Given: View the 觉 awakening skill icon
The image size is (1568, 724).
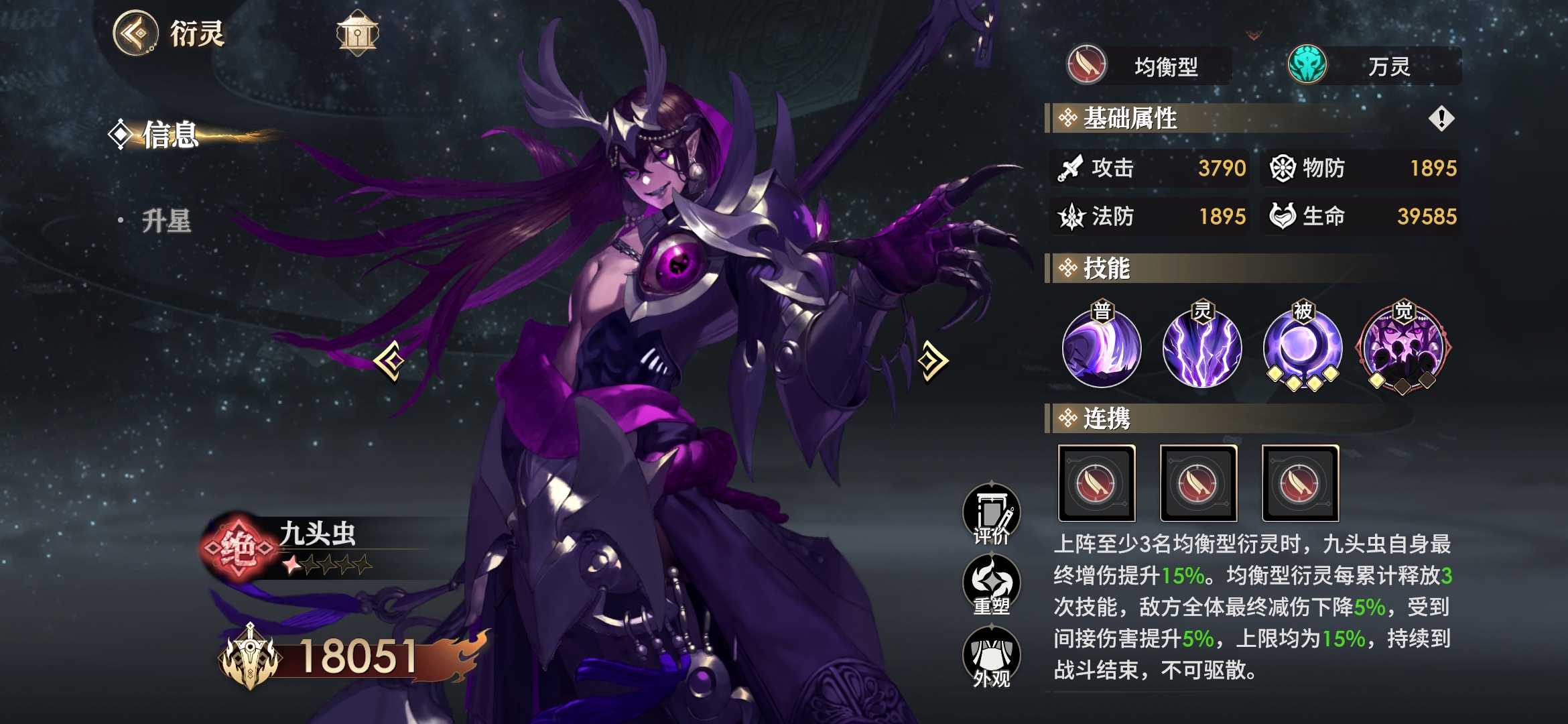Looking at the screenshot, I should point(1403,348).
